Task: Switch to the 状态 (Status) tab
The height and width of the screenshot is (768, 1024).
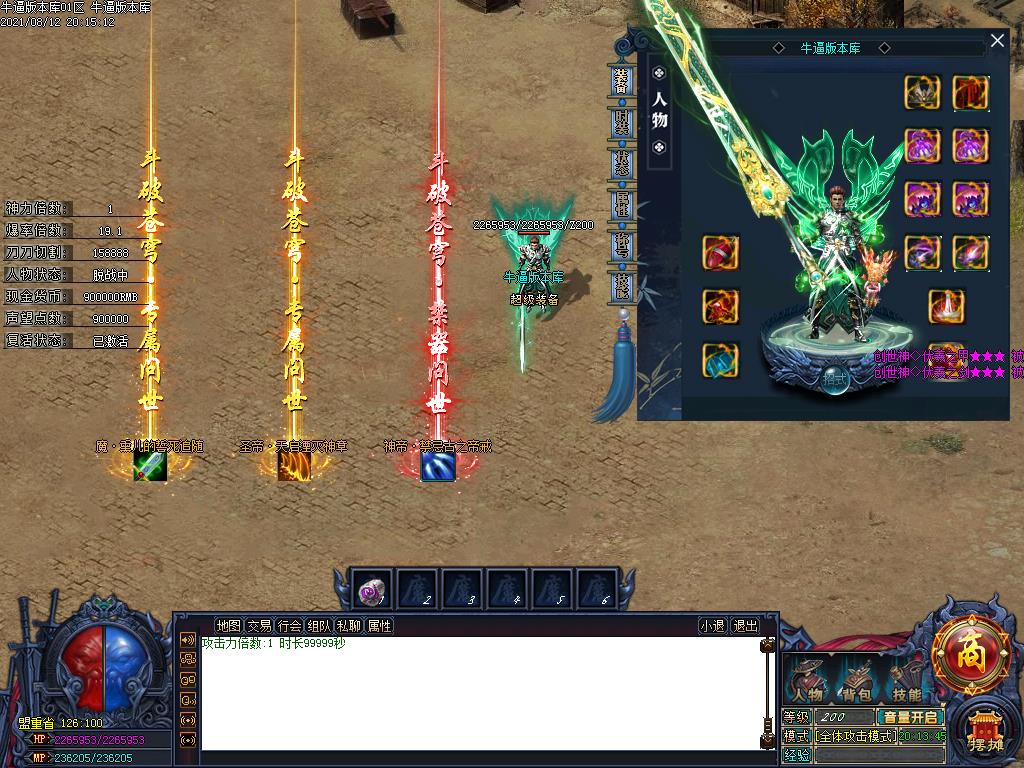Action: coord(621,164)
